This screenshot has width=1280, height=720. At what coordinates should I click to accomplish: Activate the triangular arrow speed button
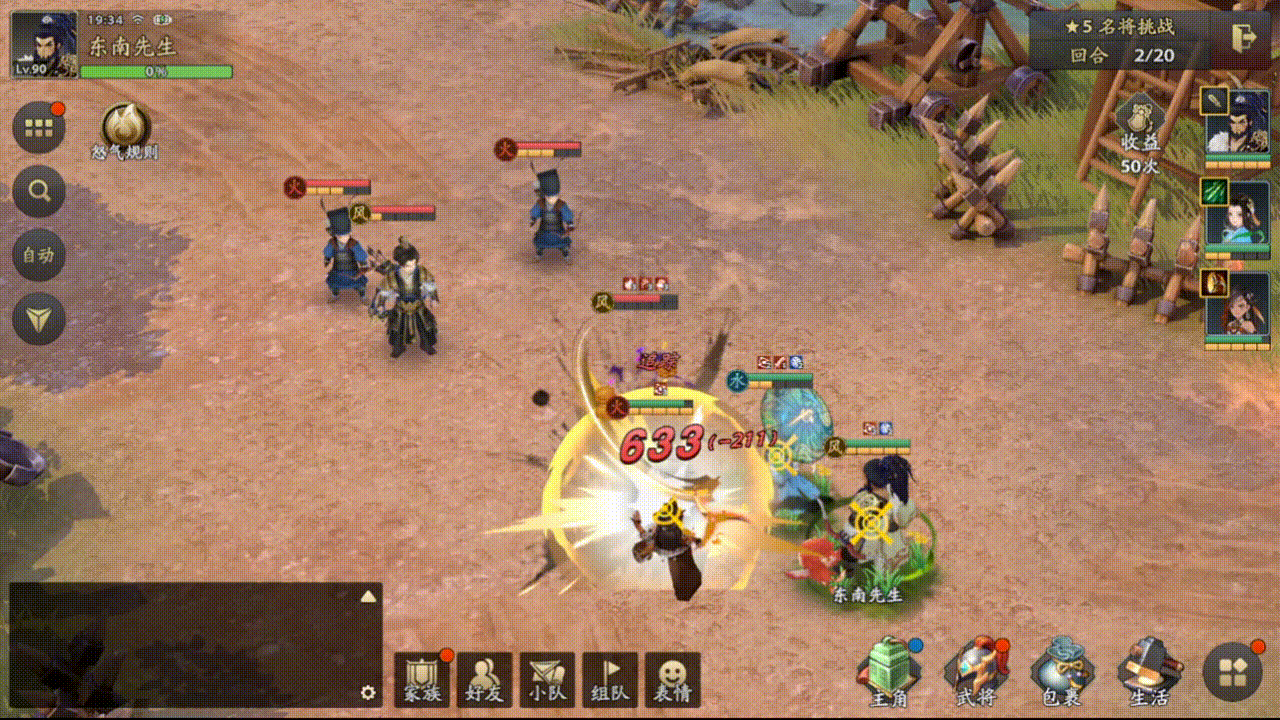pyautogui.click(x=39, y=319)
